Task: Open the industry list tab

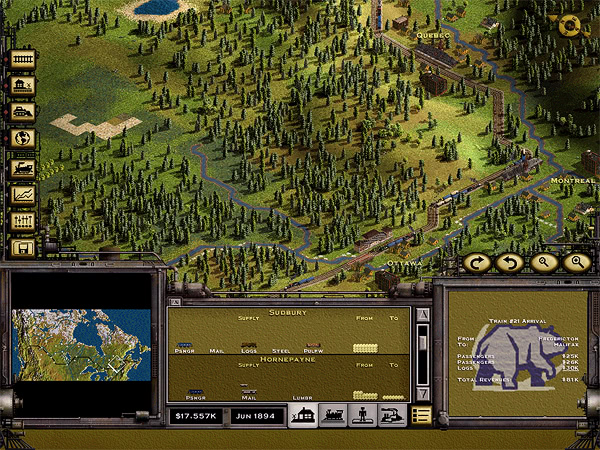Action: pos(392,415)
